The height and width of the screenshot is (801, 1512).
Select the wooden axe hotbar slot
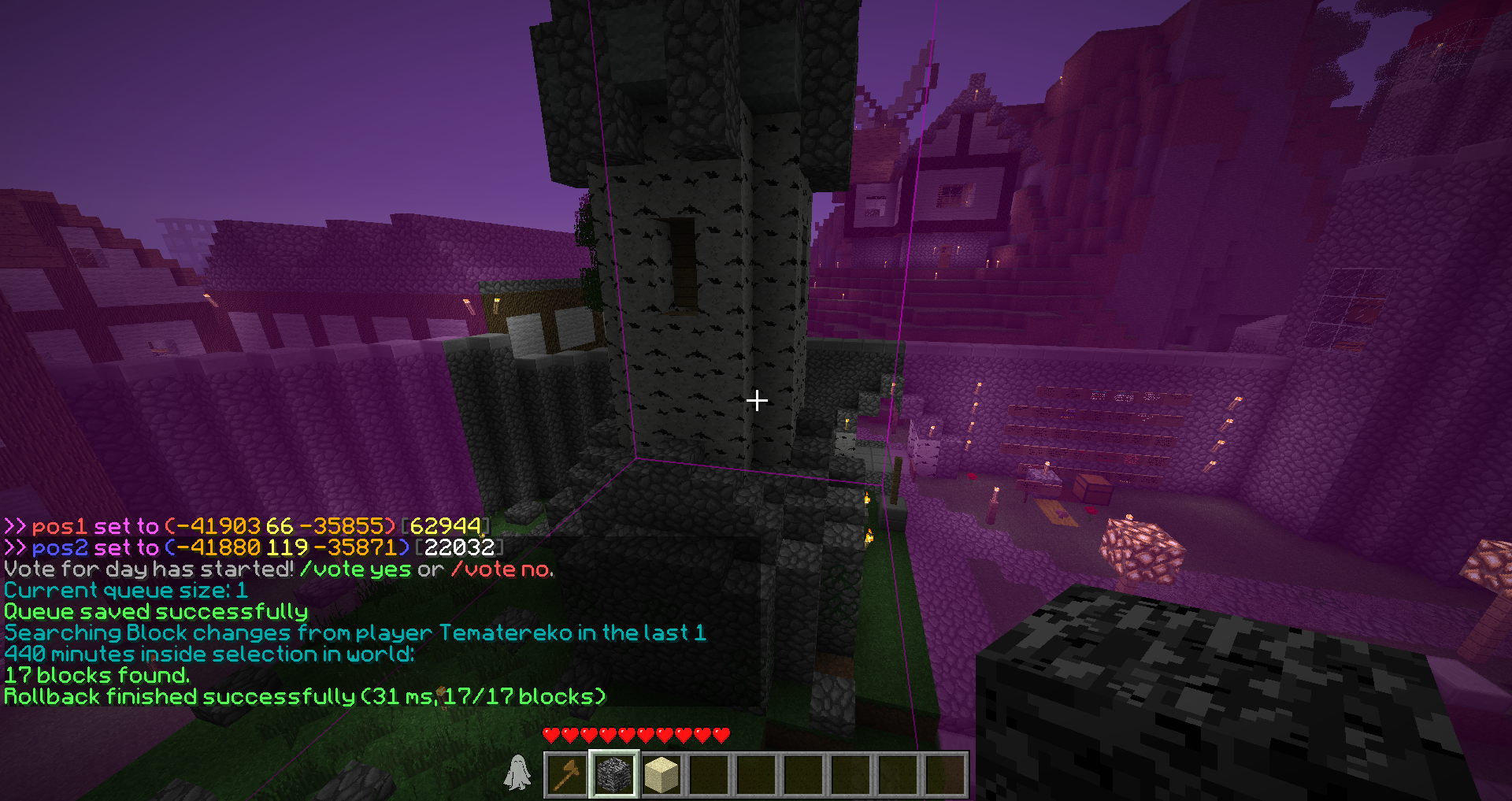point(567,774)
